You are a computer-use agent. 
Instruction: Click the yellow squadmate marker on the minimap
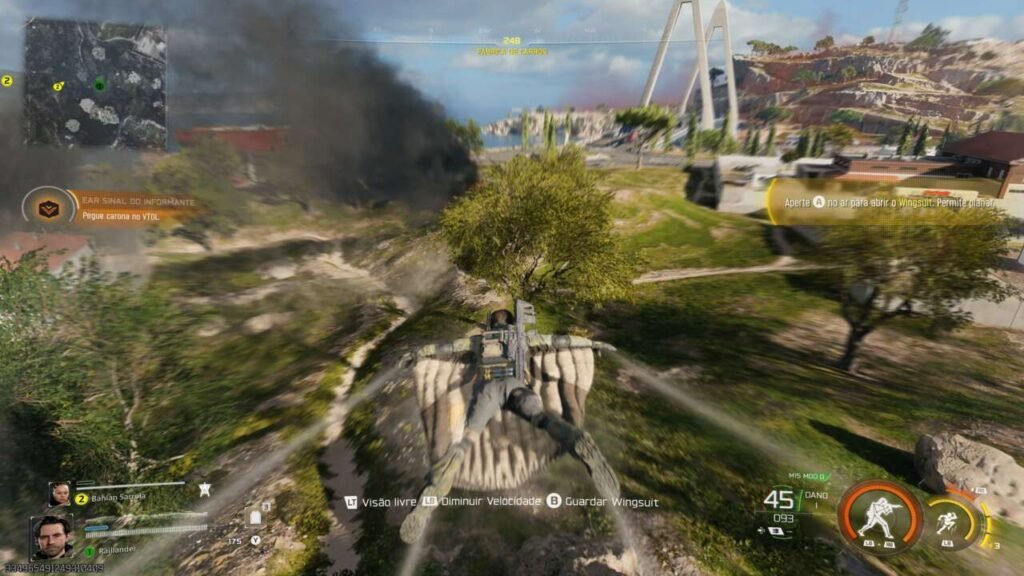(x=58, y=87)
